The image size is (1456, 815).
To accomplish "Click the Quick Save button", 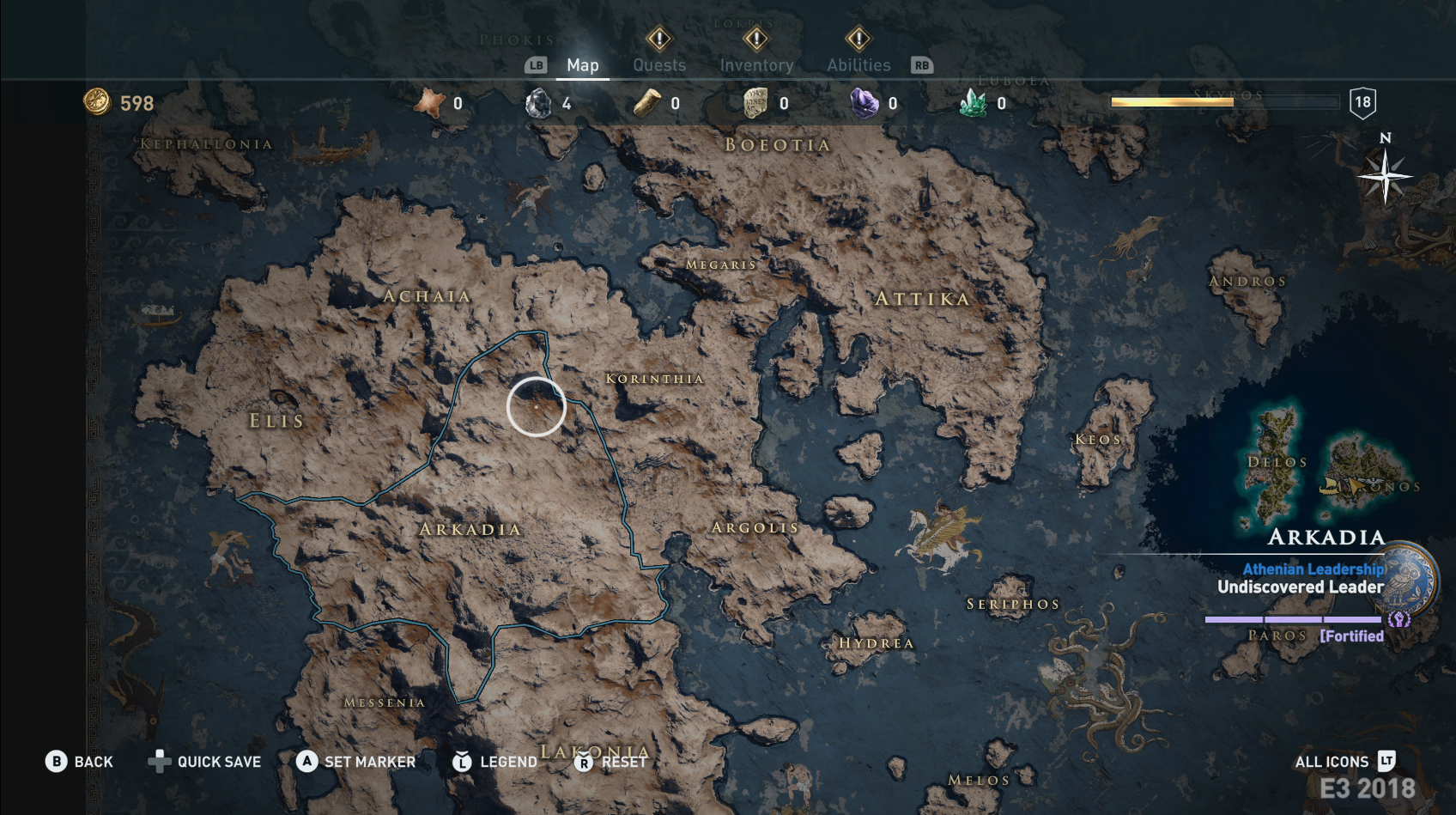I will pyautogui.click(x=205, y=762).
